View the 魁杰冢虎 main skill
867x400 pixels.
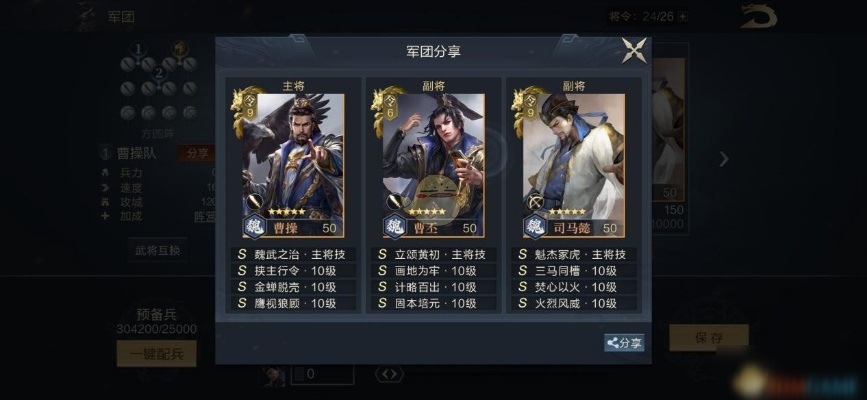574,254
